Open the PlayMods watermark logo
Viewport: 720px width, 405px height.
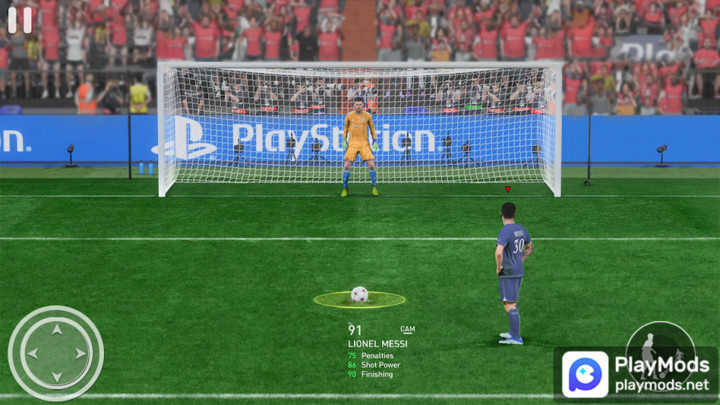pos(585,375)
